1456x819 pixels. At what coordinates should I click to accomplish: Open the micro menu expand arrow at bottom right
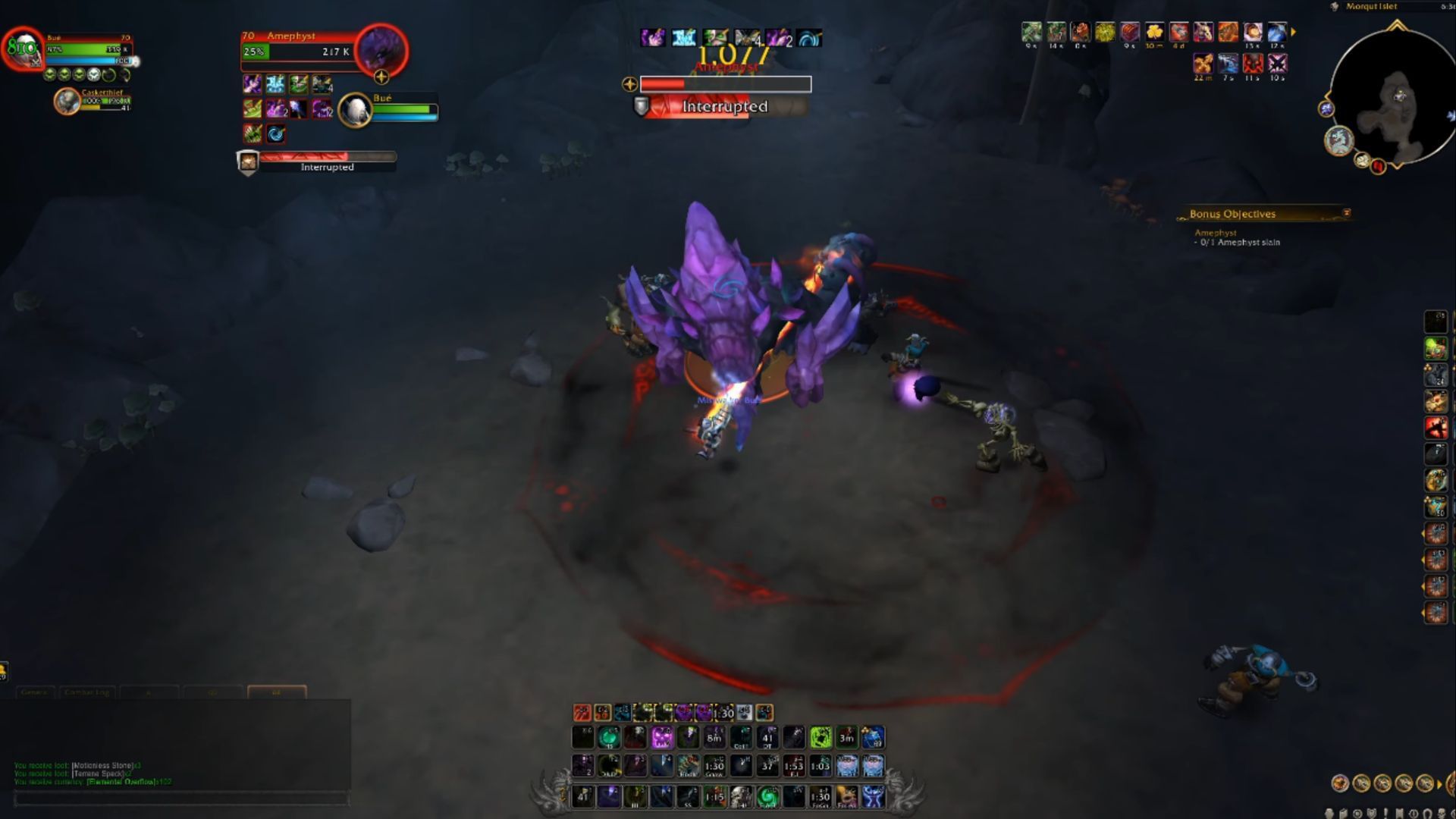pos(1439,784)
